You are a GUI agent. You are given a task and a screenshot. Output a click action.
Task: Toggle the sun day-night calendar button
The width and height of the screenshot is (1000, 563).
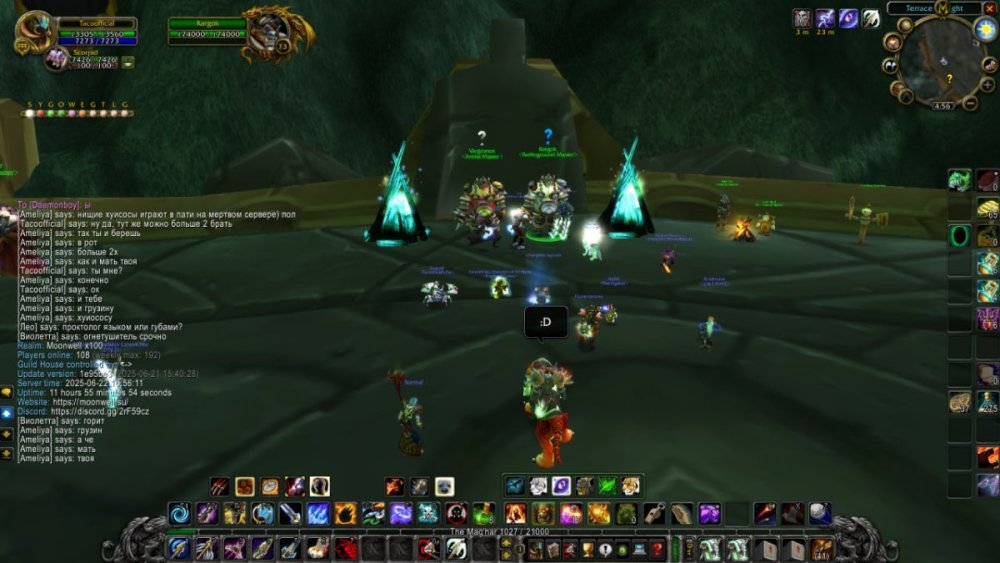coord(984,29)
